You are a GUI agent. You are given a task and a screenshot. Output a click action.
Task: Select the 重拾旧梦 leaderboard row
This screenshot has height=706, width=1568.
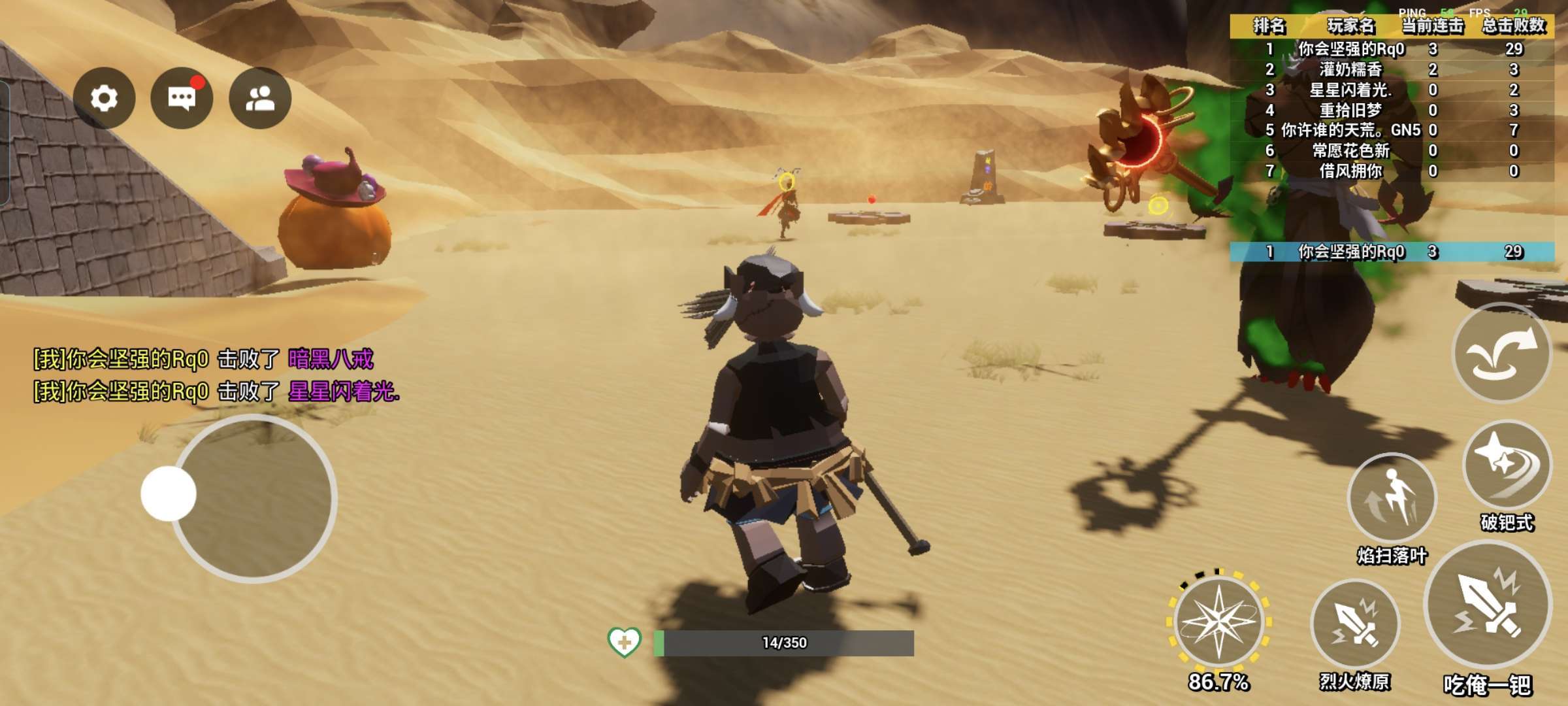coord(1392,110)
